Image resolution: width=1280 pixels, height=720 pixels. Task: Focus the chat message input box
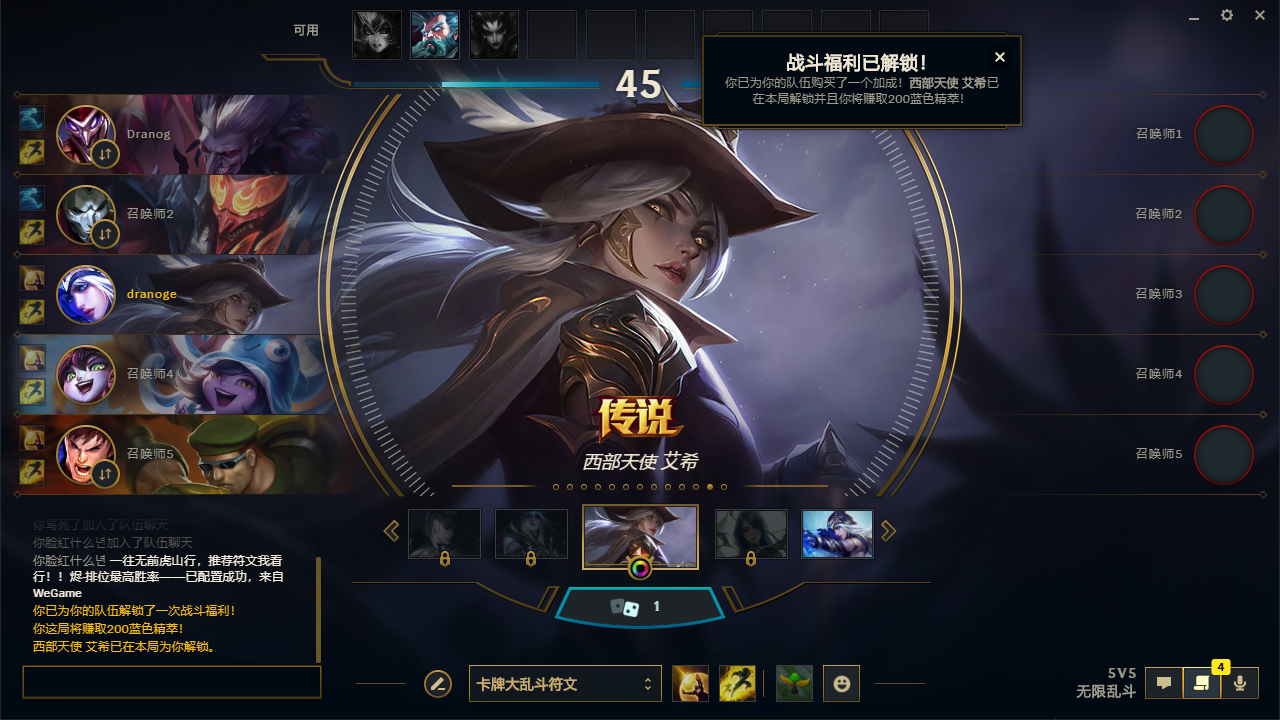[x=171, y=682]
